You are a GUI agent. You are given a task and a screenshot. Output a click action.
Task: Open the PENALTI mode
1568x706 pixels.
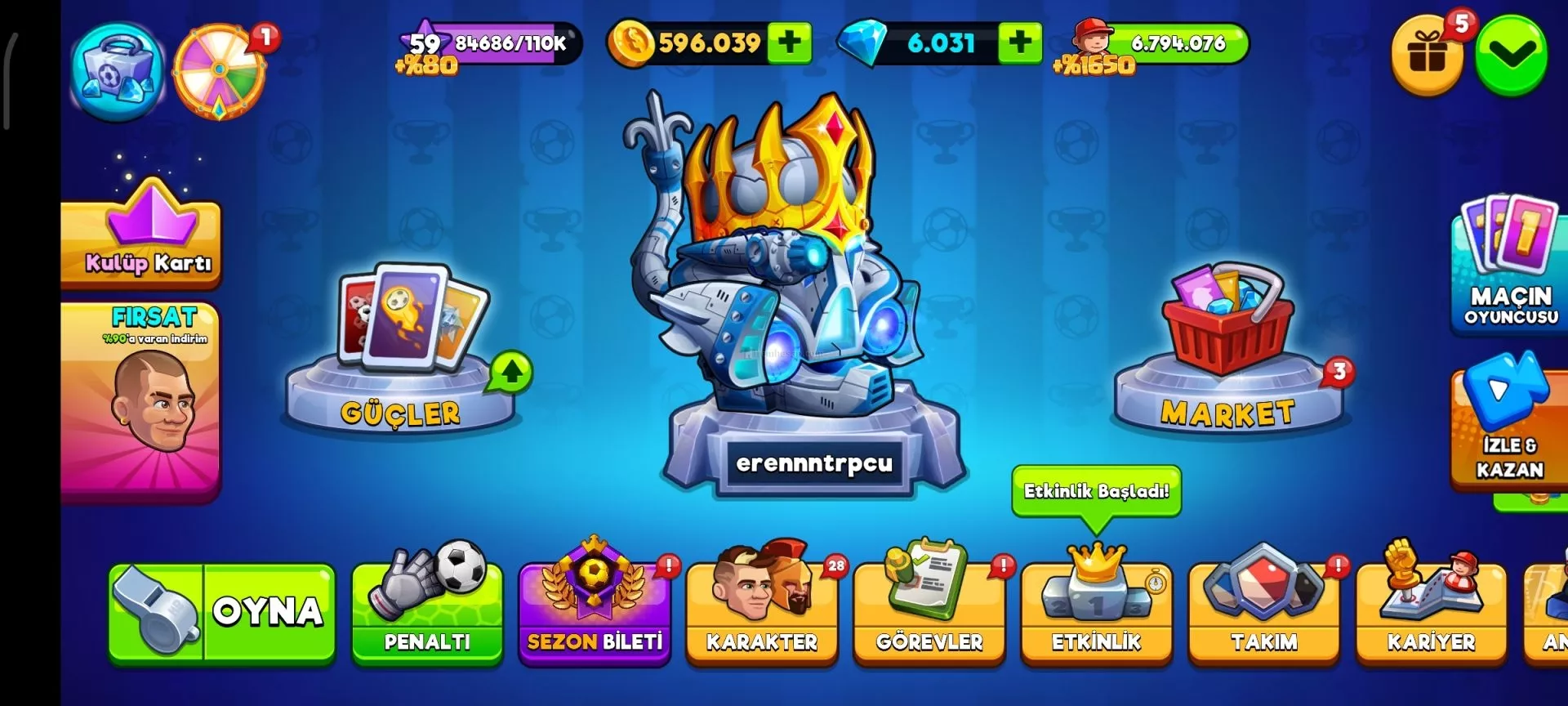427,611
